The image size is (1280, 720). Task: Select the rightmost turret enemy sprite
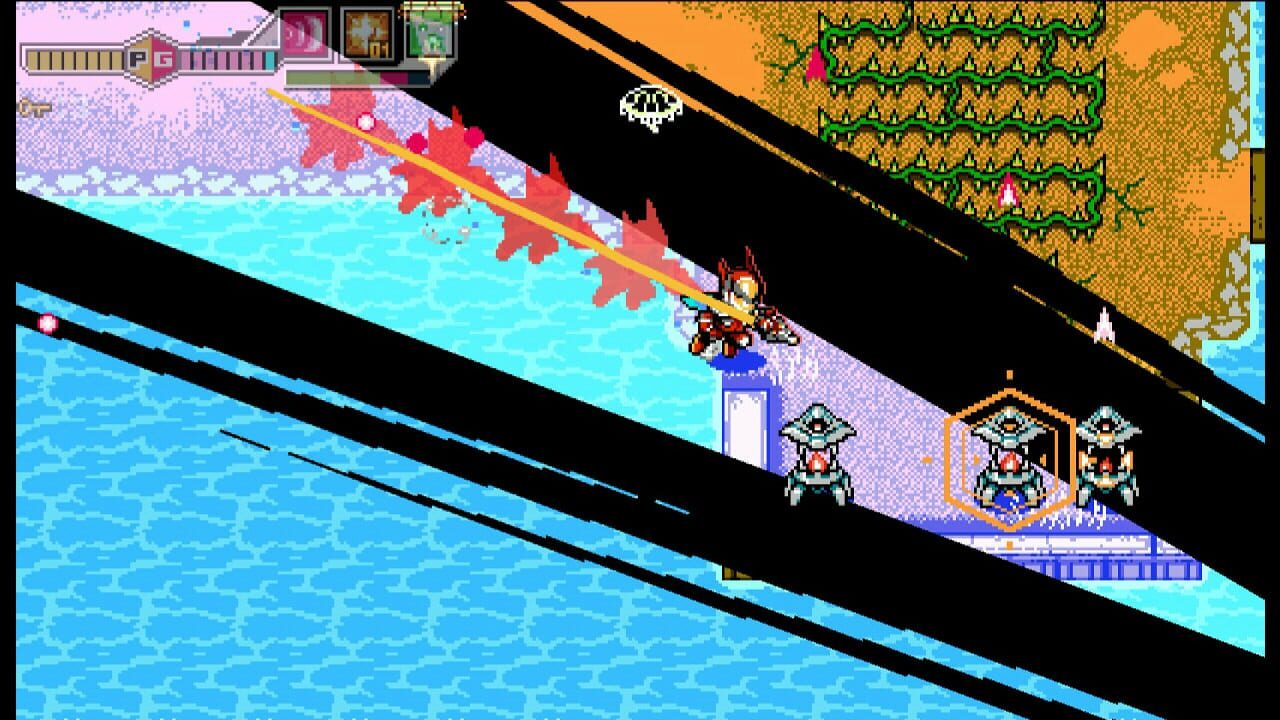(x=1107, y=455)
